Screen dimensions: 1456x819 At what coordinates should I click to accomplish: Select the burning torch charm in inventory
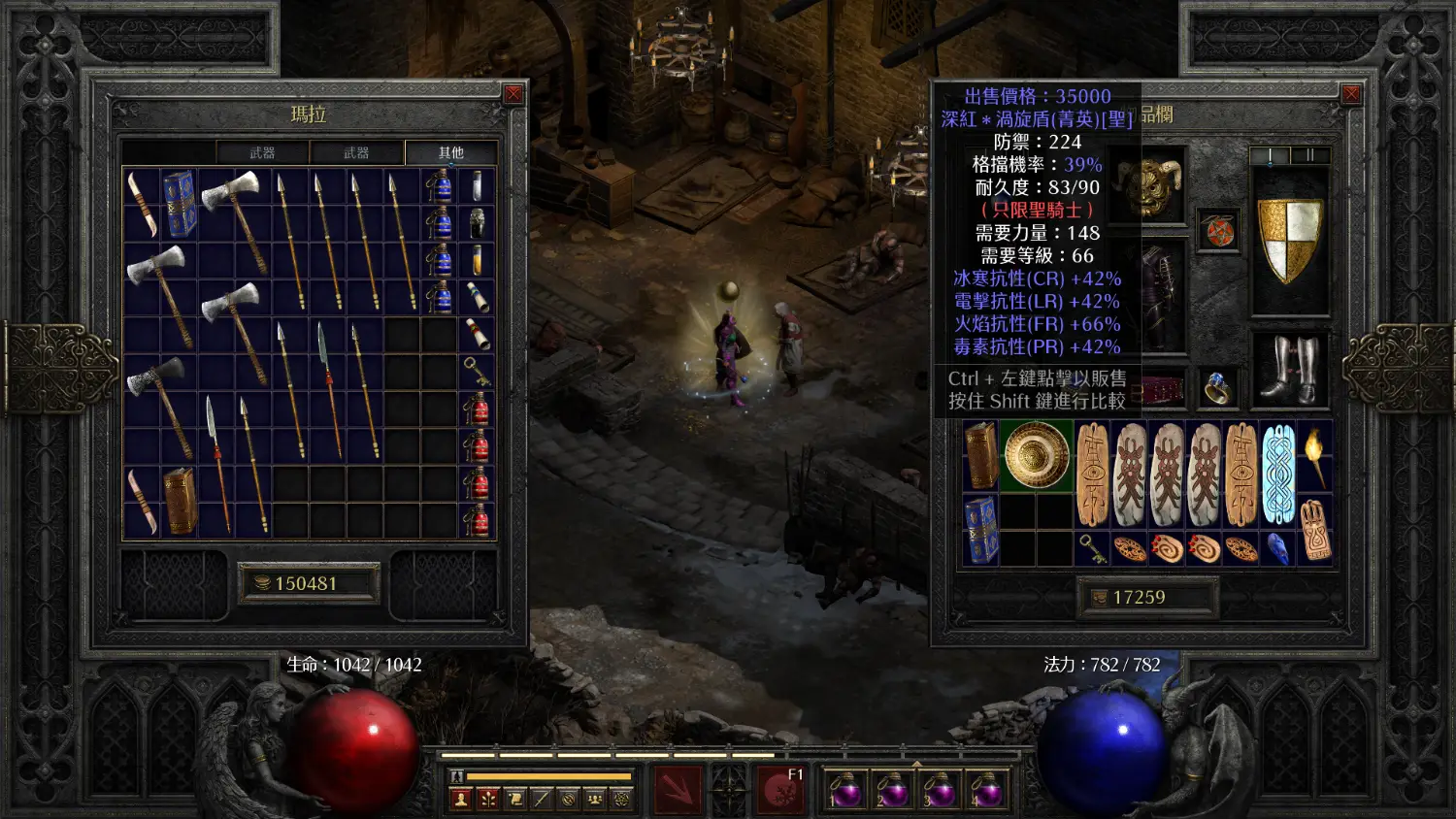pos(1315,455)
